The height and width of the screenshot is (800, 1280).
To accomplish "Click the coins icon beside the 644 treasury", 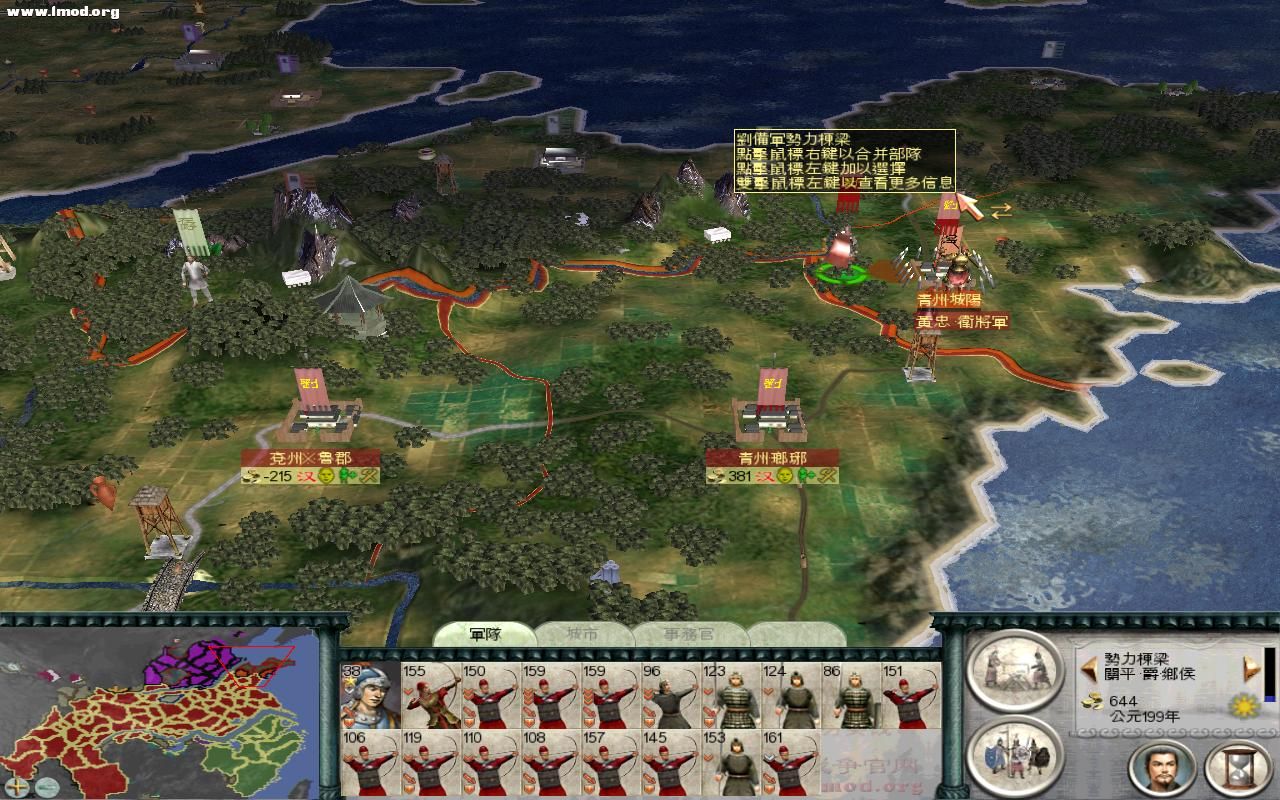I will point(1094,704).
